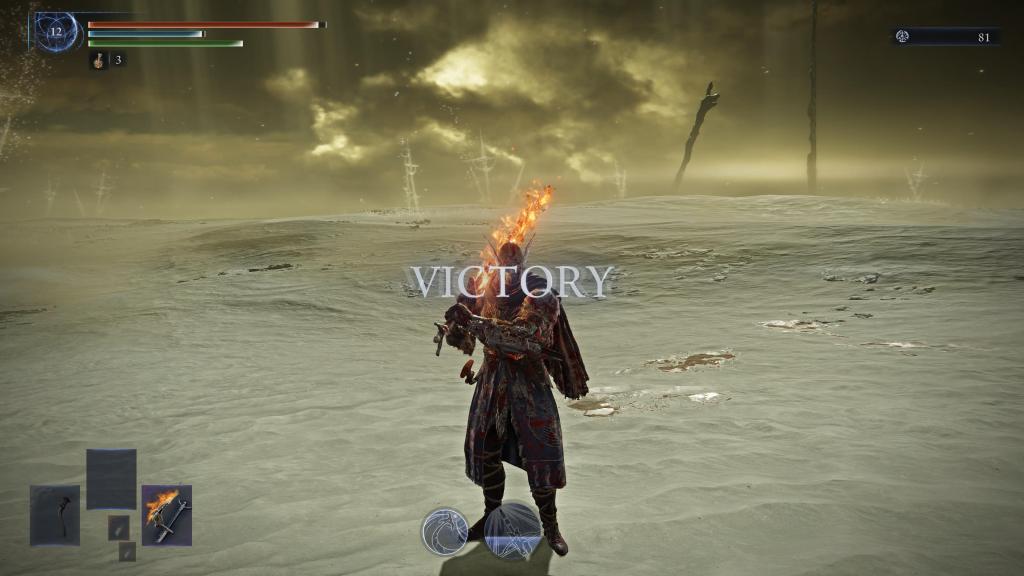
Task: Select the left-hand weapon slot
Action: (54, 515)
